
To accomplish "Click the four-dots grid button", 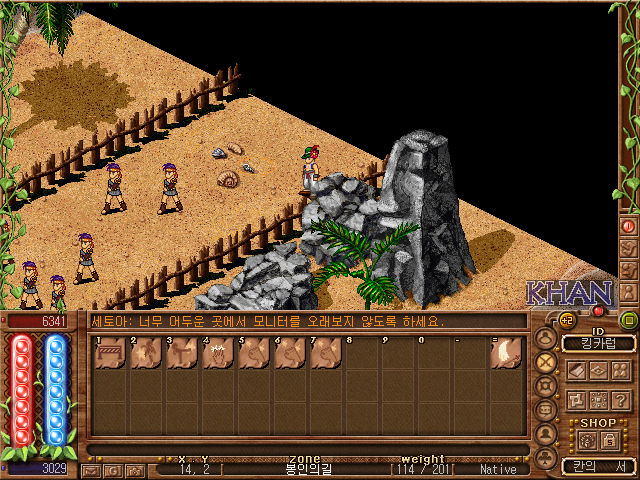I will [598, 400].
